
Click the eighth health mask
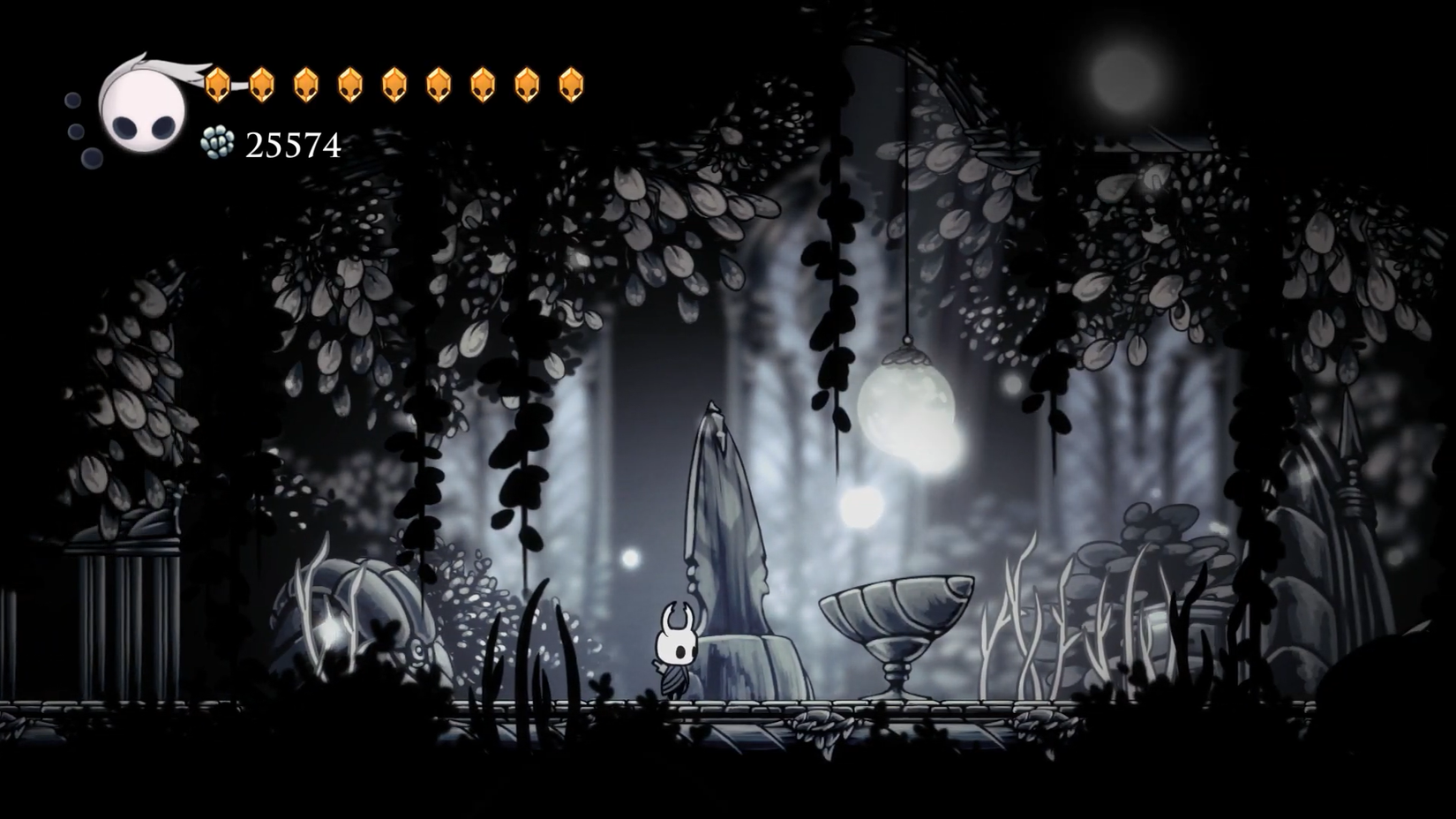point(526,84)
